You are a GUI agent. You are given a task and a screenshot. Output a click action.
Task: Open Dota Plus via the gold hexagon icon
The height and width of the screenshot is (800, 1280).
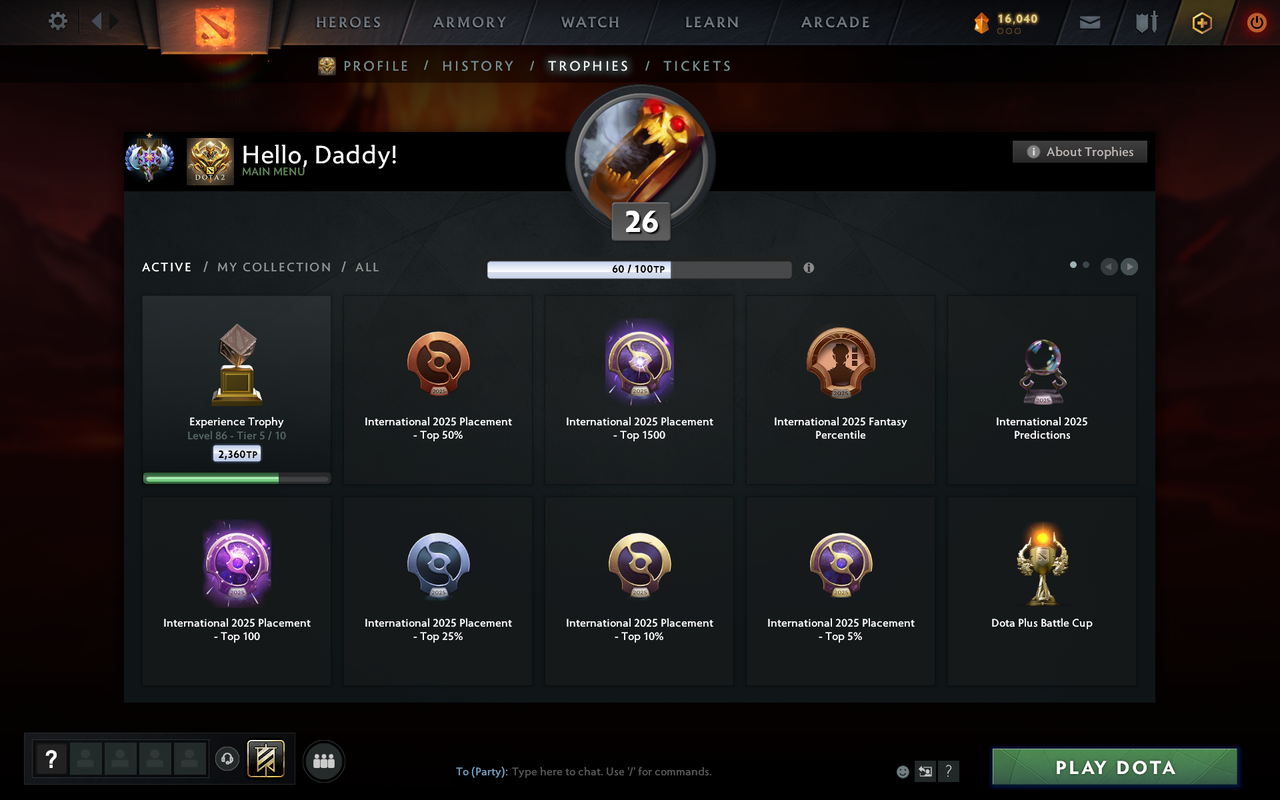click(1201, 22)
